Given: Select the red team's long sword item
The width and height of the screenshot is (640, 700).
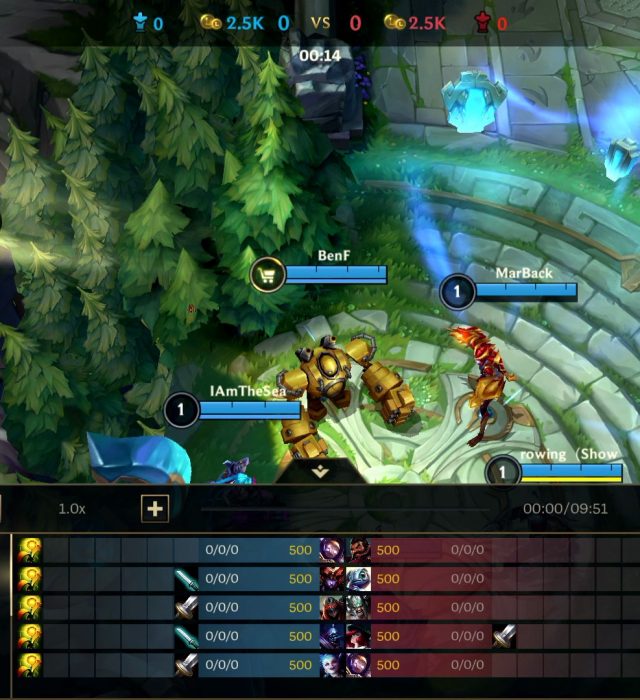Looking at the screenshot, I should pyautogui.click(x=504, y=635).
